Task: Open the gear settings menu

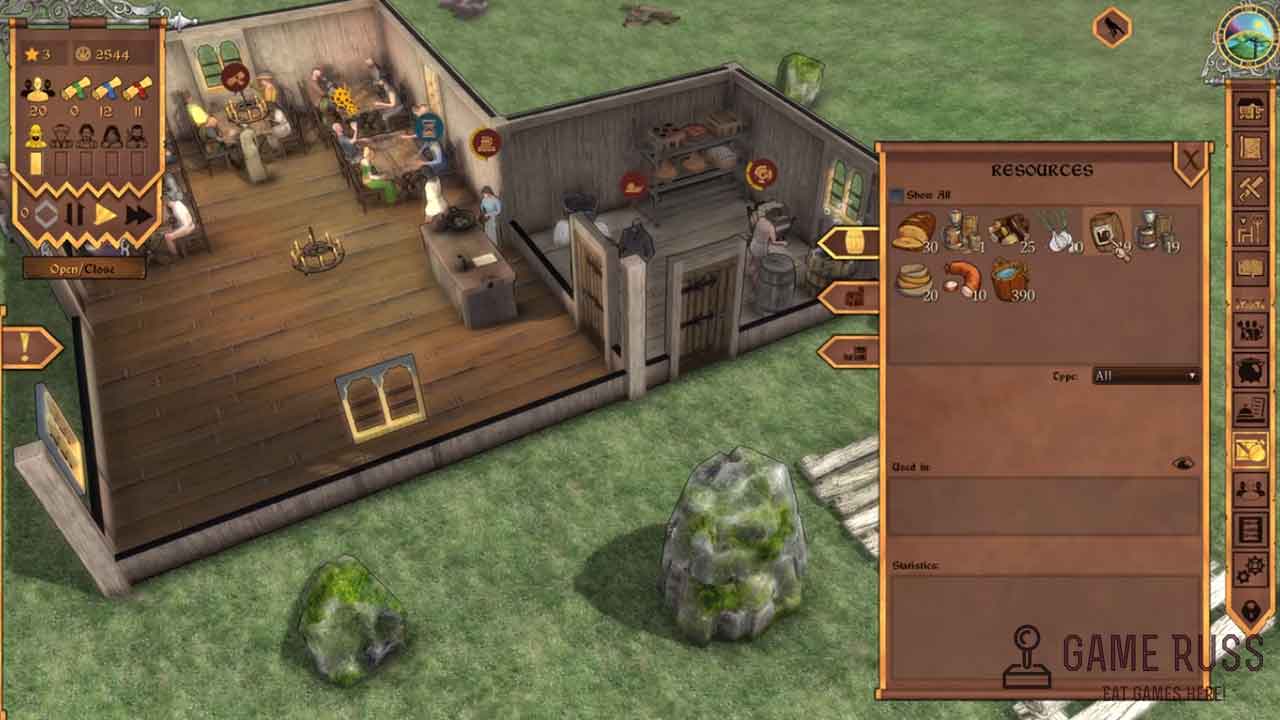Action: (x=1250, y=571)
